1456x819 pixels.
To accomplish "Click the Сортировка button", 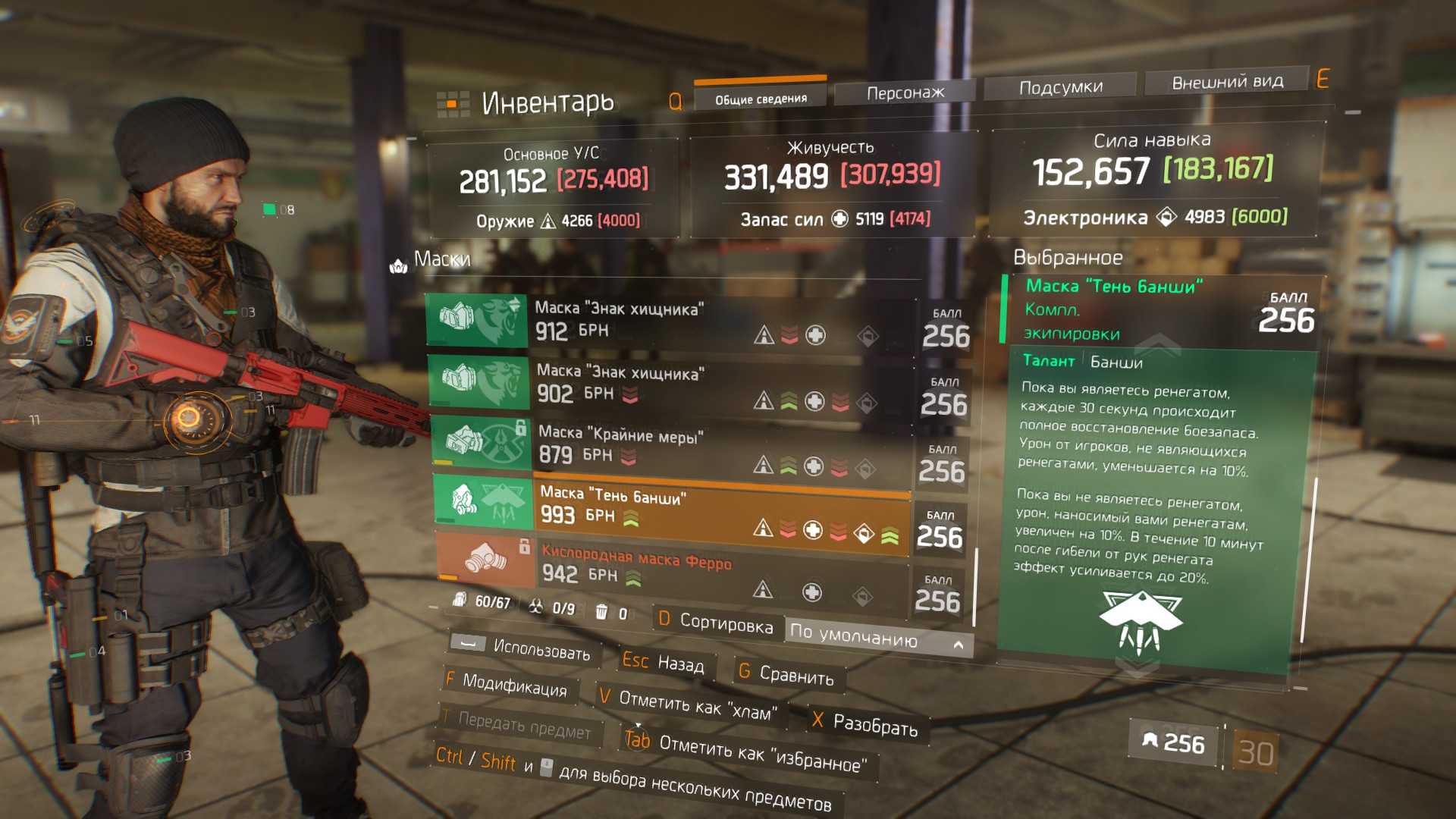I will [x=717, y=622].
